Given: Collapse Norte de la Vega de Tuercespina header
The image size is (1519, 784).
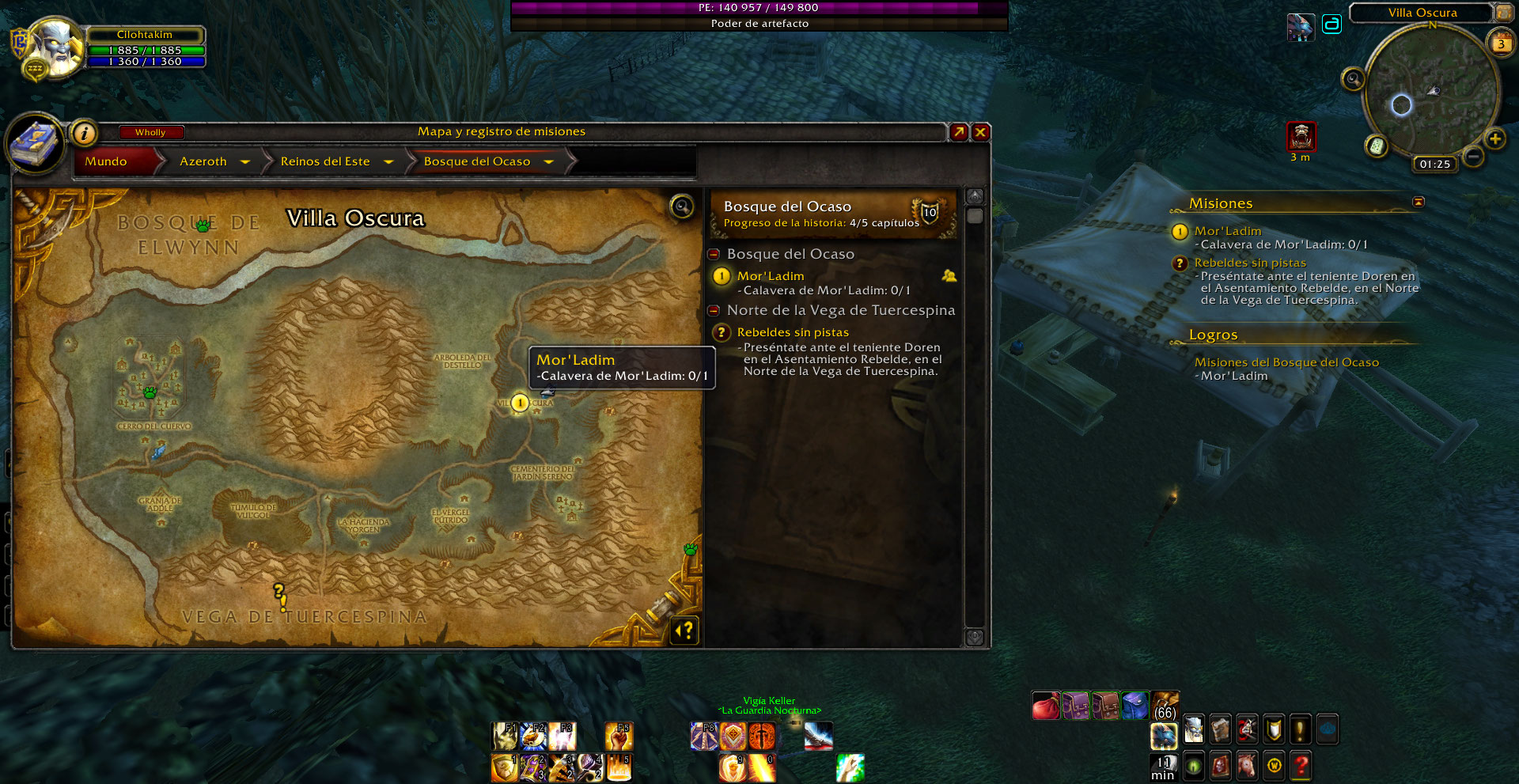Looking at the screenshot, I should [x=714, y=310].
